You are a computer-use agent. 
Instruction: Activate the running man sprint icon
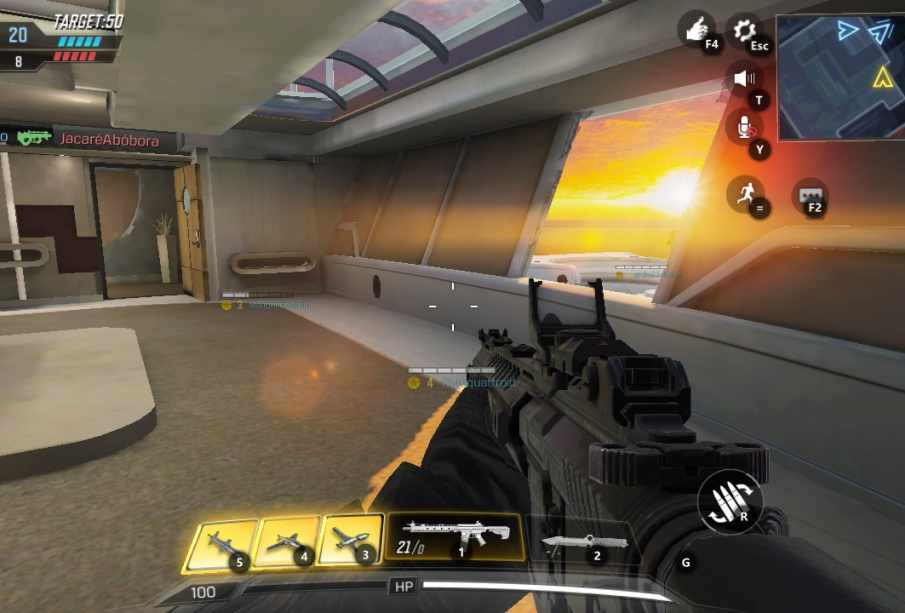745,194
